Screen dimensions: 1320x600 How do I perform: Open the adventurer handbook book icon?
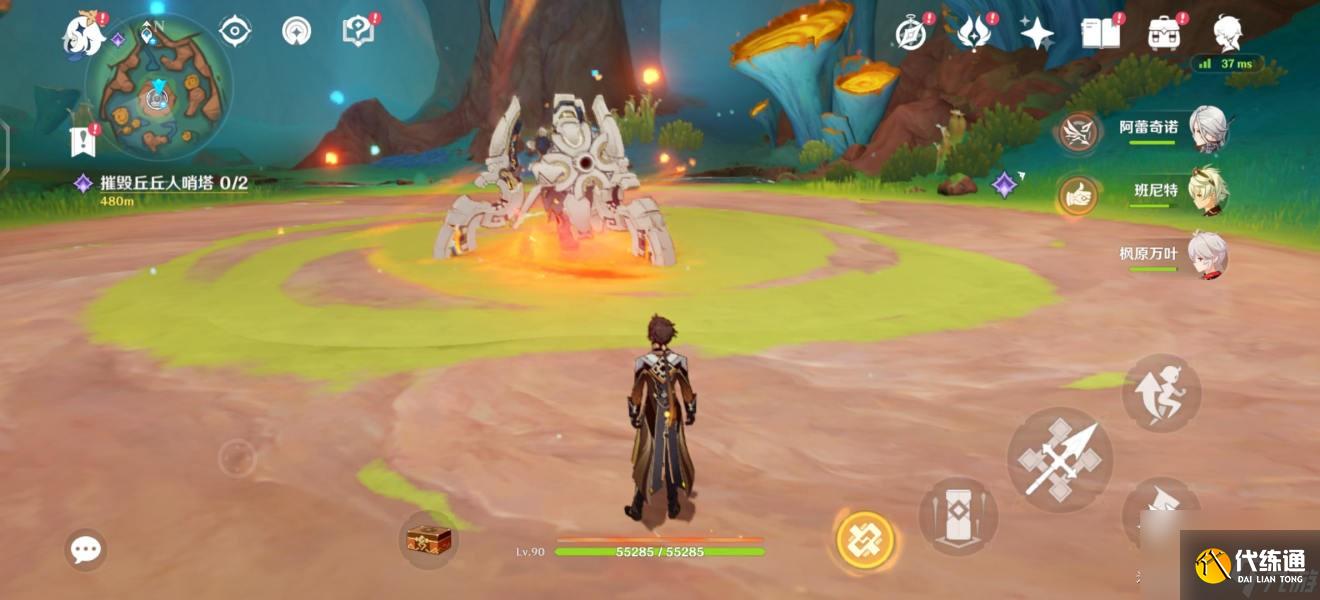[1100, 33]
